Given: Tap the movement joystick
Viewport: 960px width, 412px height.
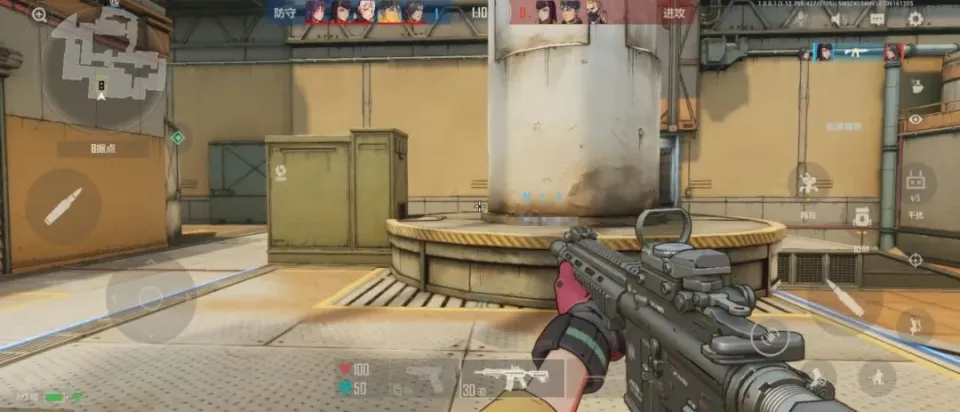Looking at the screenshot, I should [x=150, y=298].
